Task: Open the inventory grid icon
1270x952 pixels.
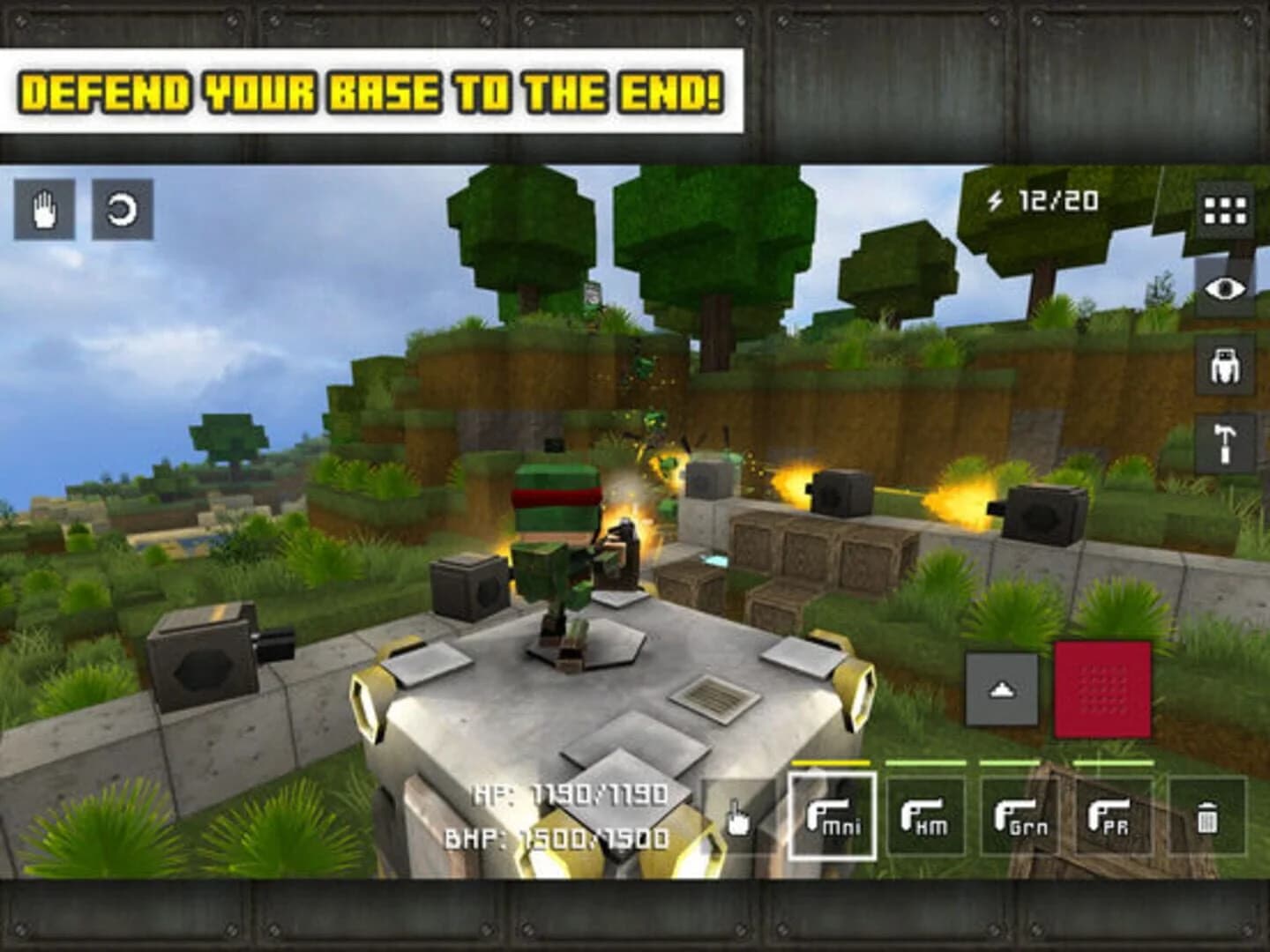Action: click(x=1224, y=209)
